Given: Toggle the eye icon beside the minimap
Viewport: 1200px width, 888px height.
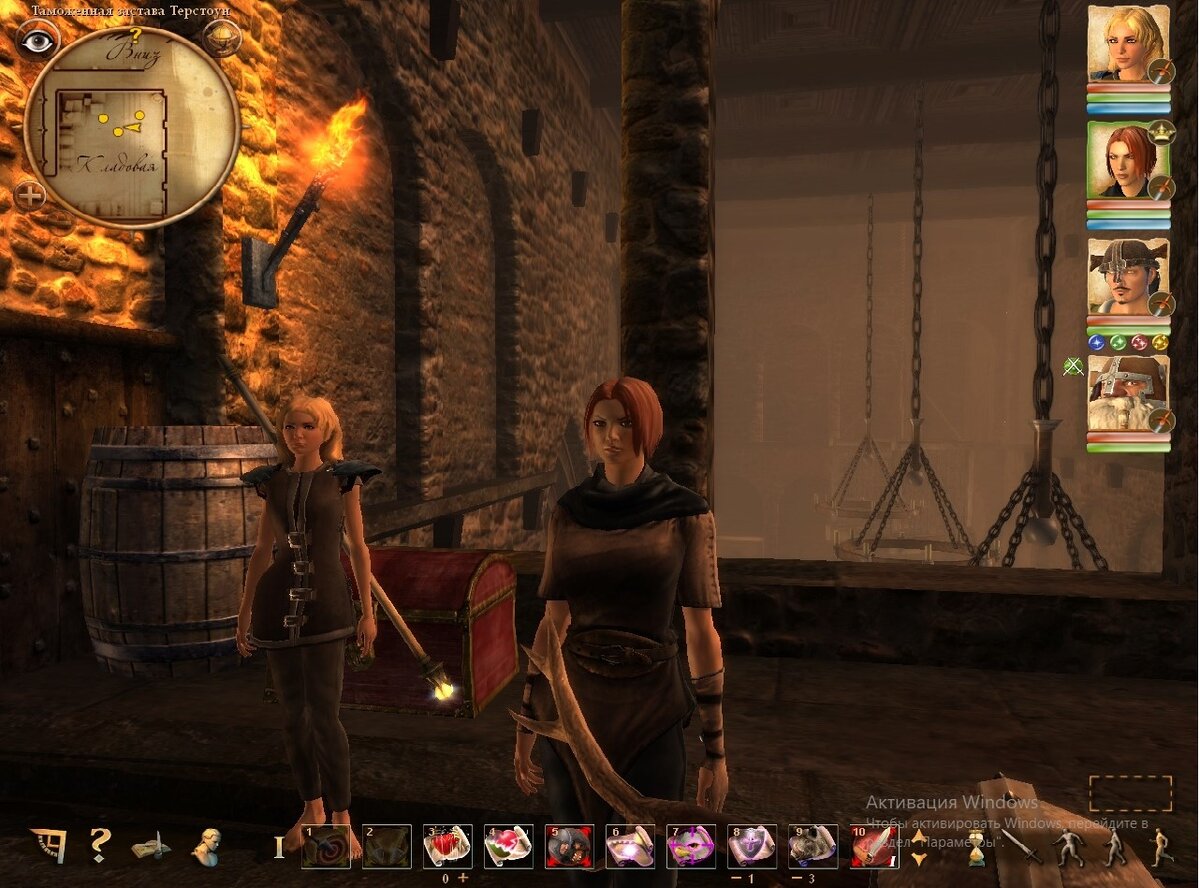Looking at the screenshot, I should coord(37,39).
